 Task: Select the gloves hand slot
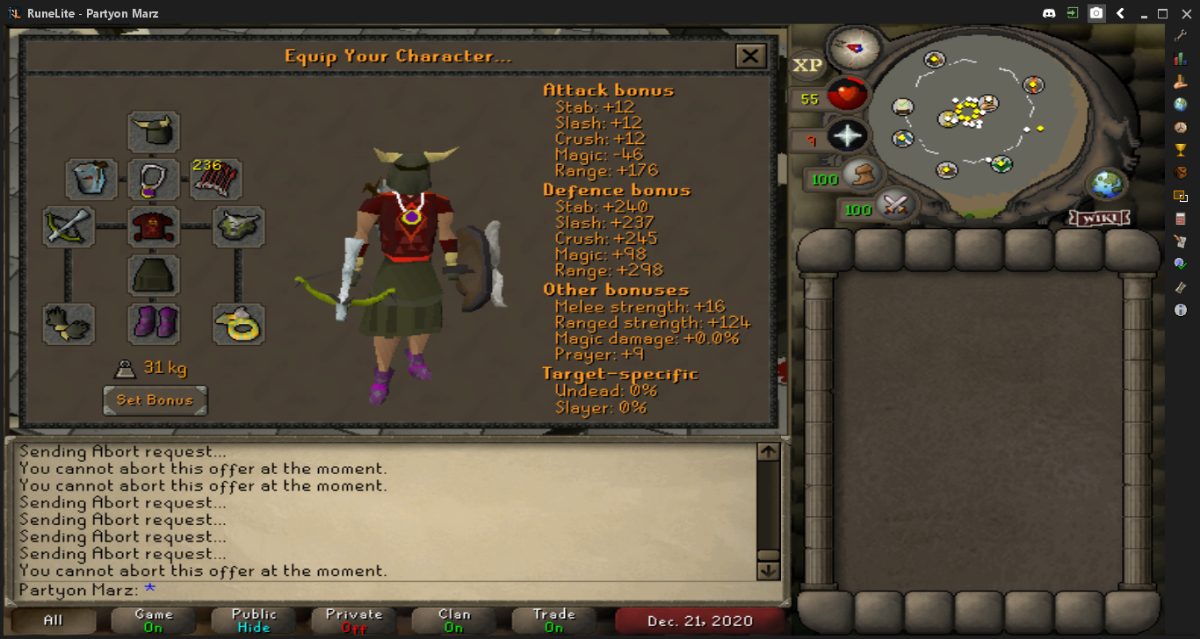pyautogui.click(x=68, y=324)
